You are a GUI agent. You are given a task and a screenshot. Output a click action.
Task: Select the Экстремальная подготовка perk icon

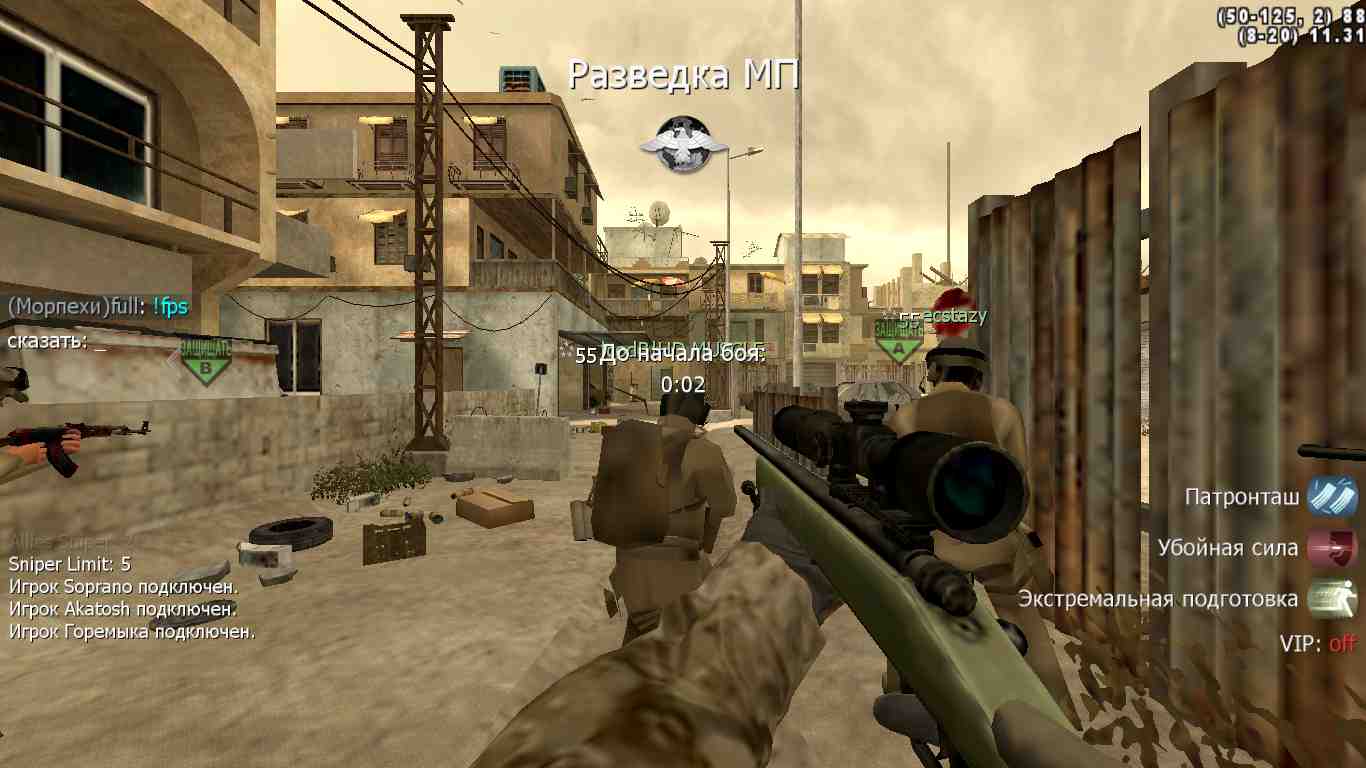(1332, 599)
